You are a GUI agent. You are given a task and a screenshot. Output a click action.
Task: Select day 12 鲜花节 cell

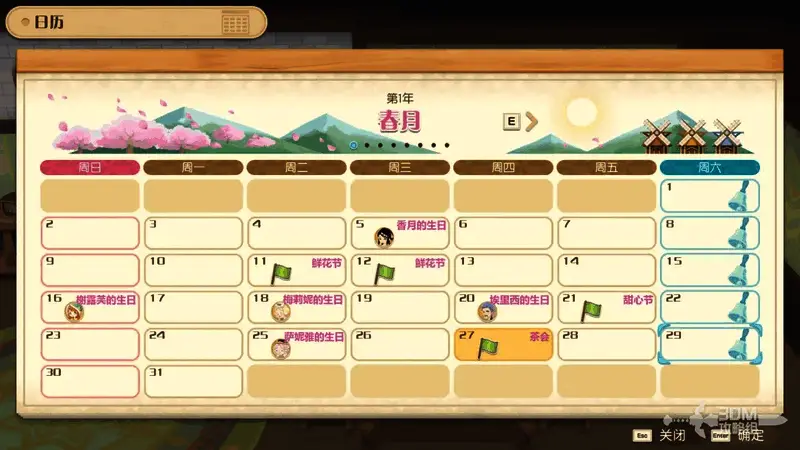(400, 270)
